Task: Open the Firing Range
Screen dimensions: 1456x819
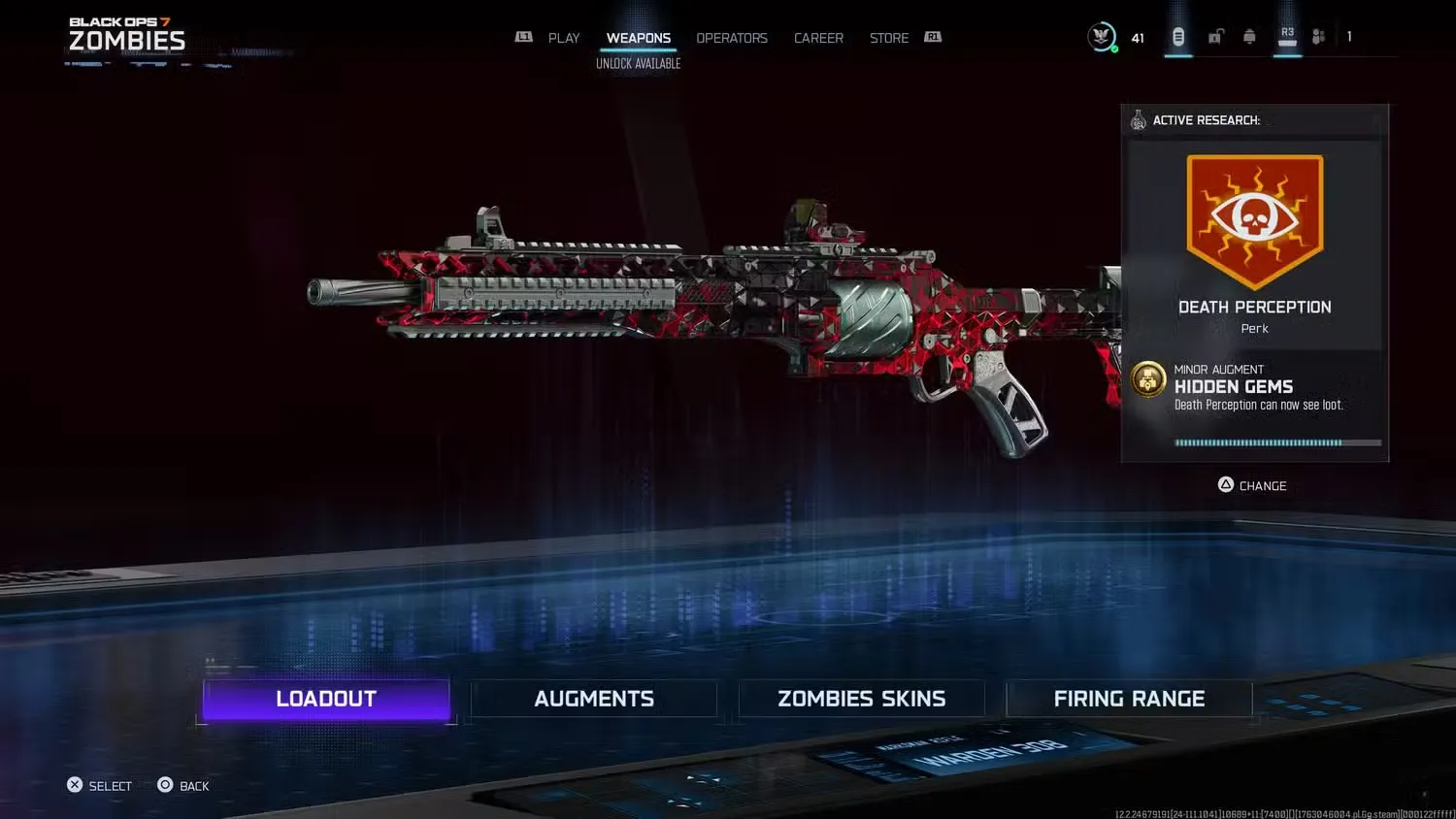Action: point(1129,699)
